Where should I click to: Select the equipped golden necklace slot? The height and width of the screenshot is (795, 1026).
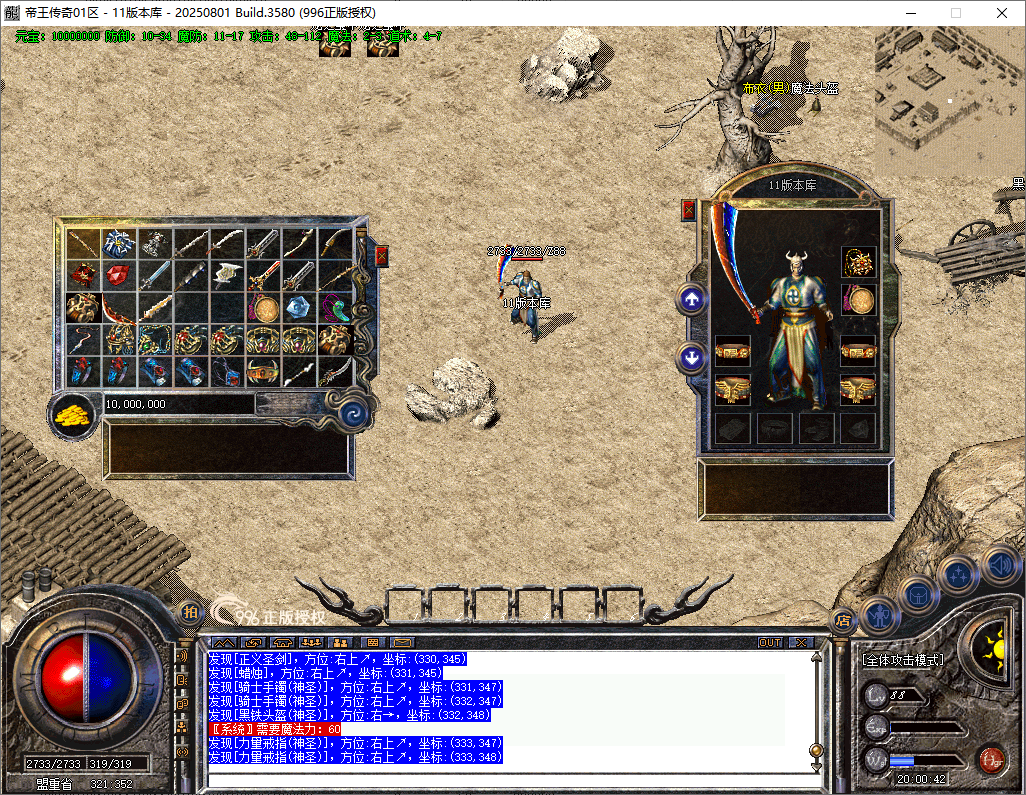(858, 262)
